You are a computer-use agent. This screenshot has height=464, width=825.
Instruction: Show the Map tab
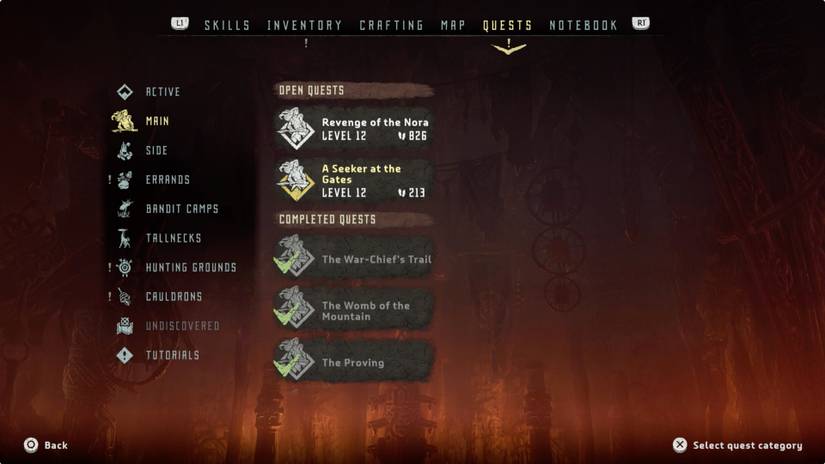tap(453, 25)
